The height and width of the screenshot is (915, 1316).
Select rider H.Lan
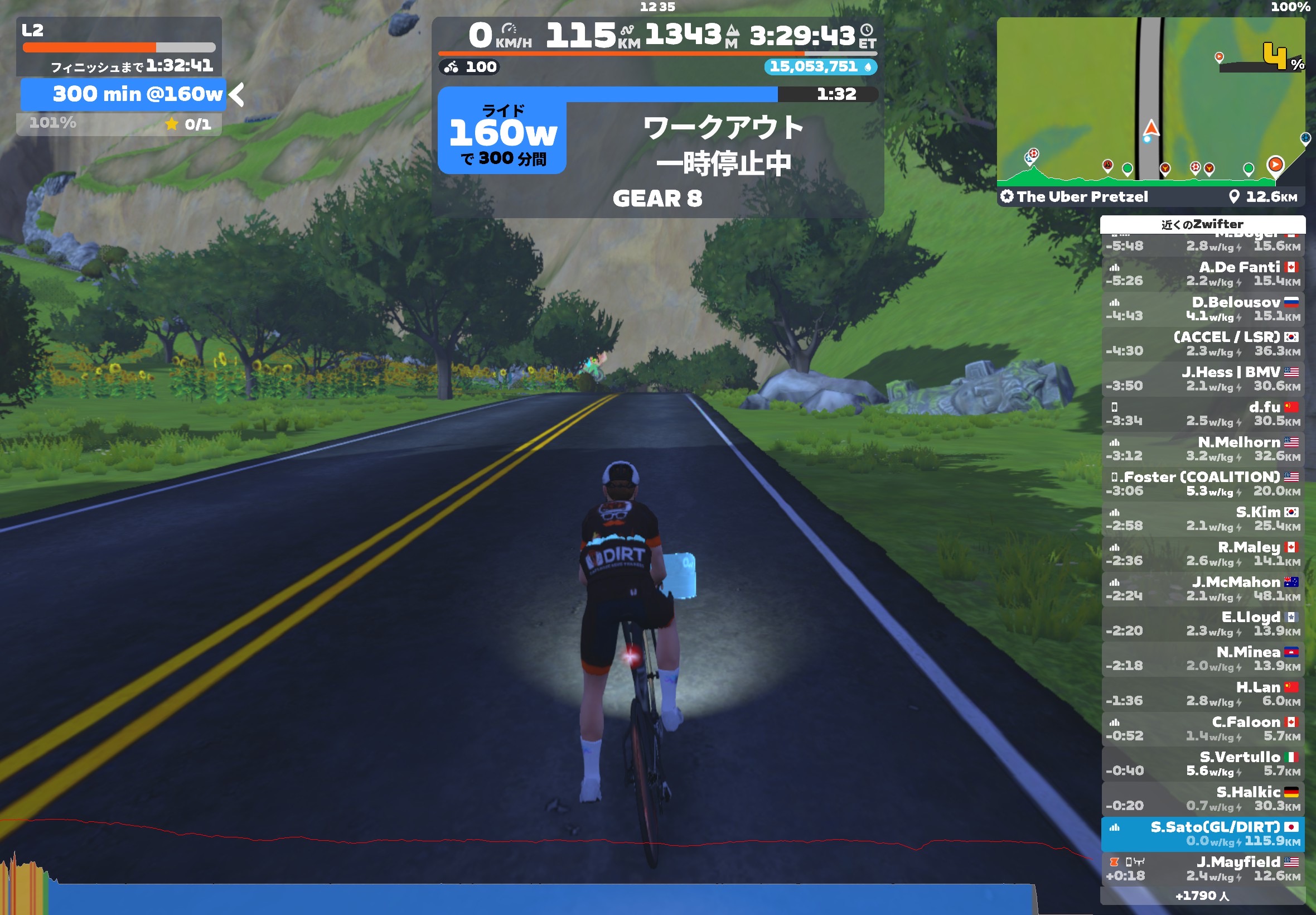[1202, 694]
